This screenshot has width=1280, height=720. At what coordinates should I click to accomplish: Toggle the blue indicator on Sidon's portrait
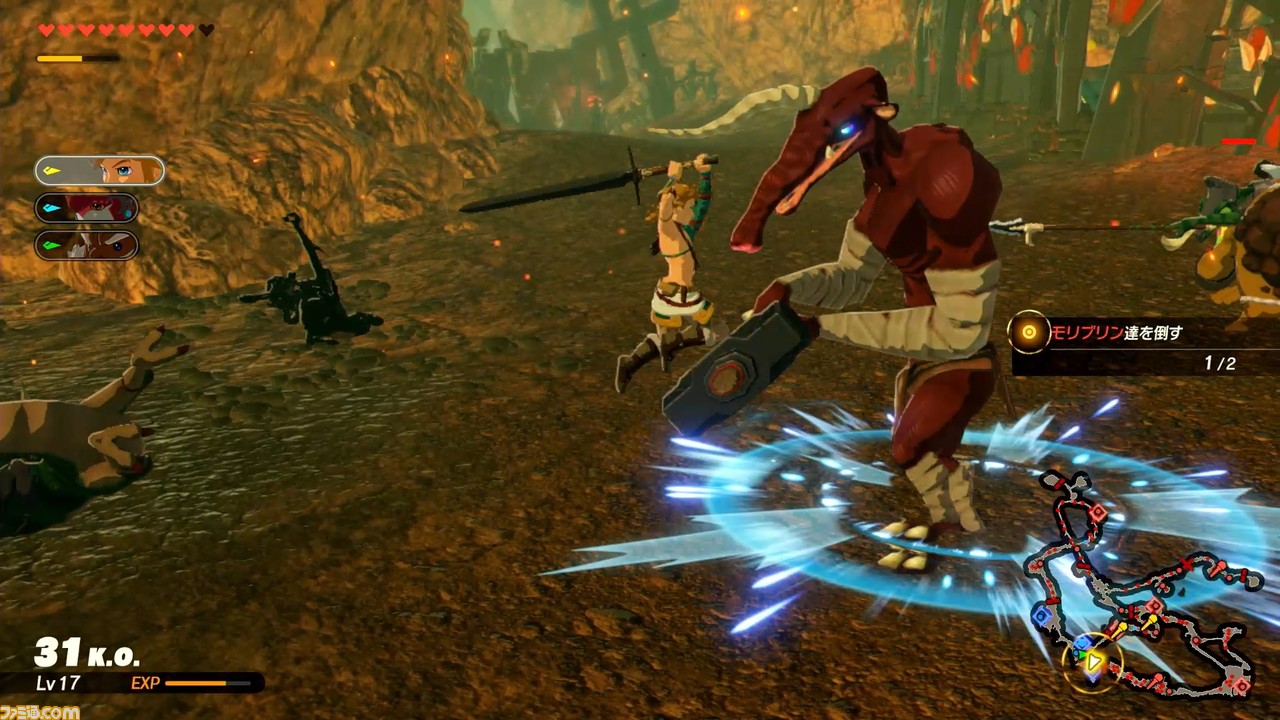[51, 208]
